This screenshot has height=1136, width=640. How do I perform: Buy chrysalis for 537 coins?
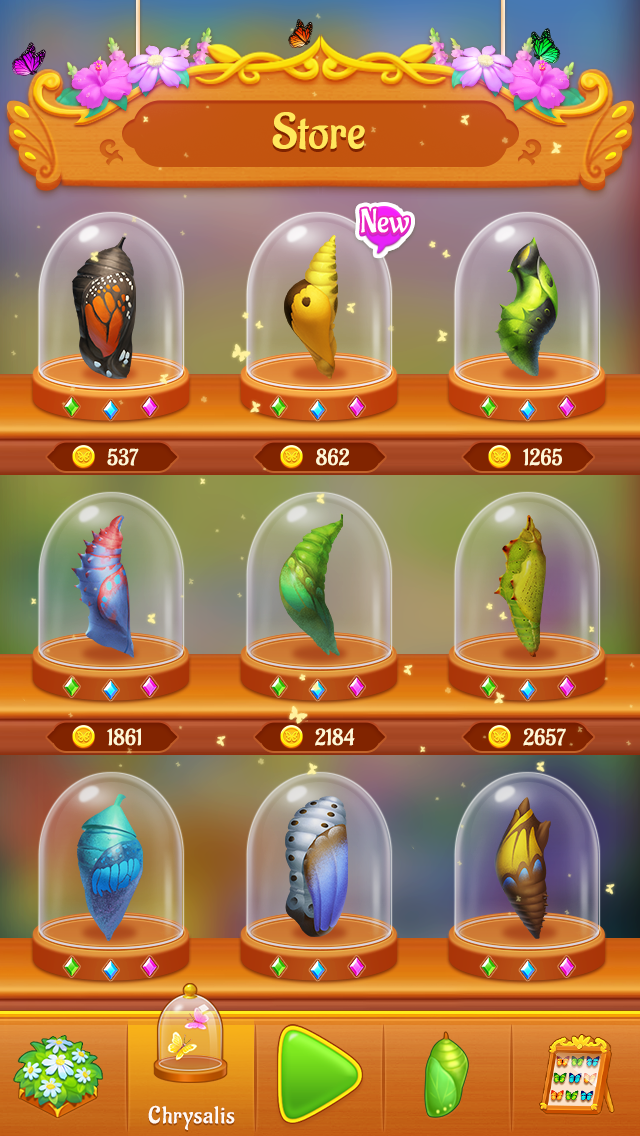[x=111, y=457]
